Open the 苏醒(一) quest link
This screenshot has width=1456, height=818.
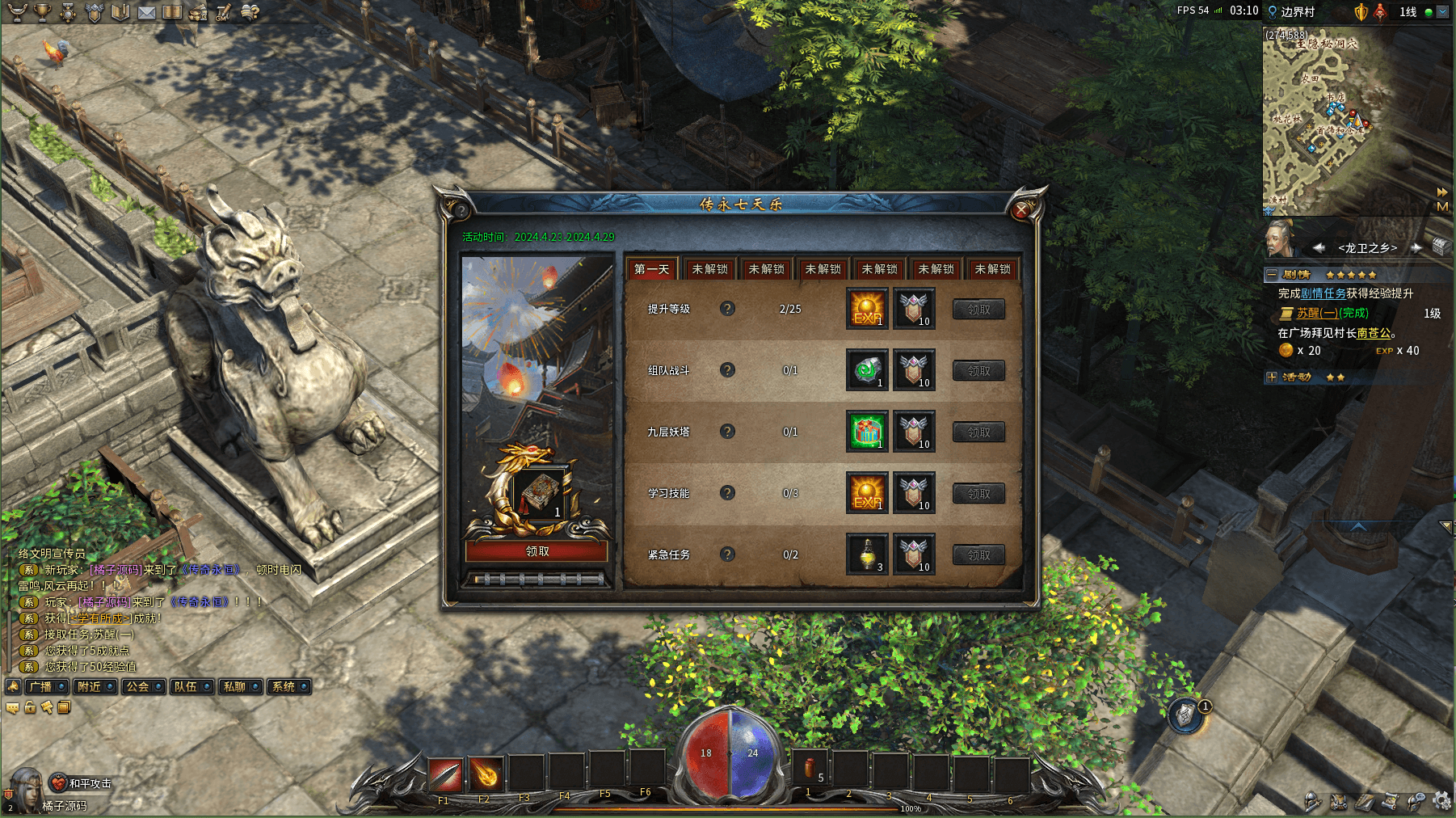point(1317,313)
